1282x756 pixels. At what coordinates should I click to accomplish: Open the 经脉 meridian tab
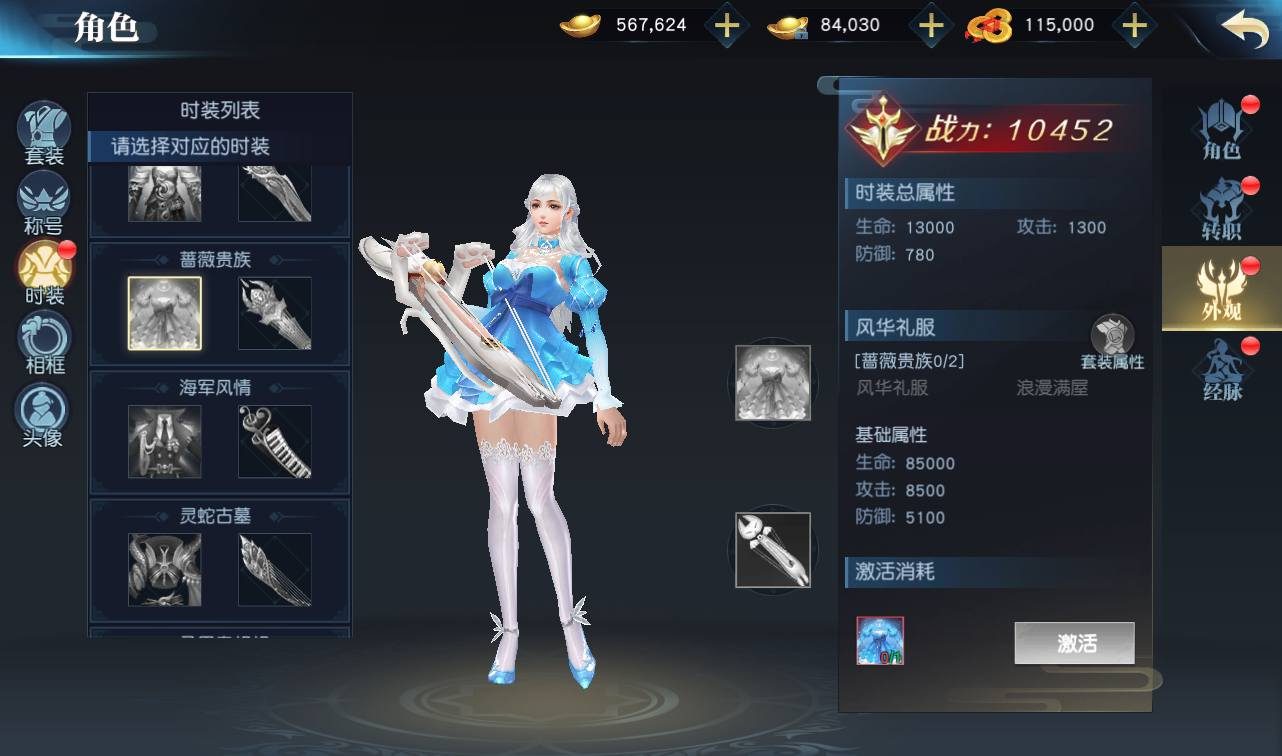tap(1222, 370)
